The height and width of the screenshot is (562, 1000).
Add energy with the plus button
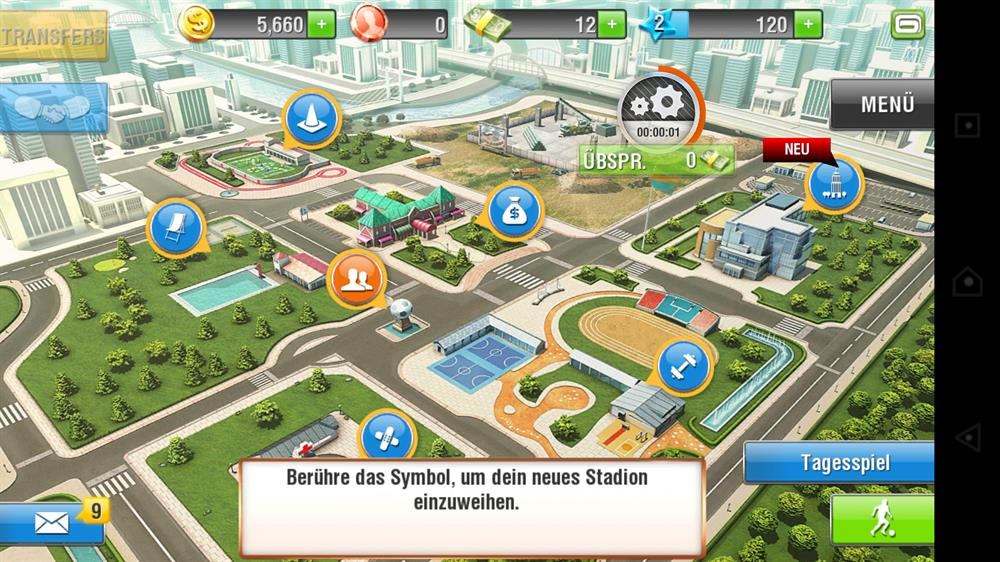click(807, 25)
